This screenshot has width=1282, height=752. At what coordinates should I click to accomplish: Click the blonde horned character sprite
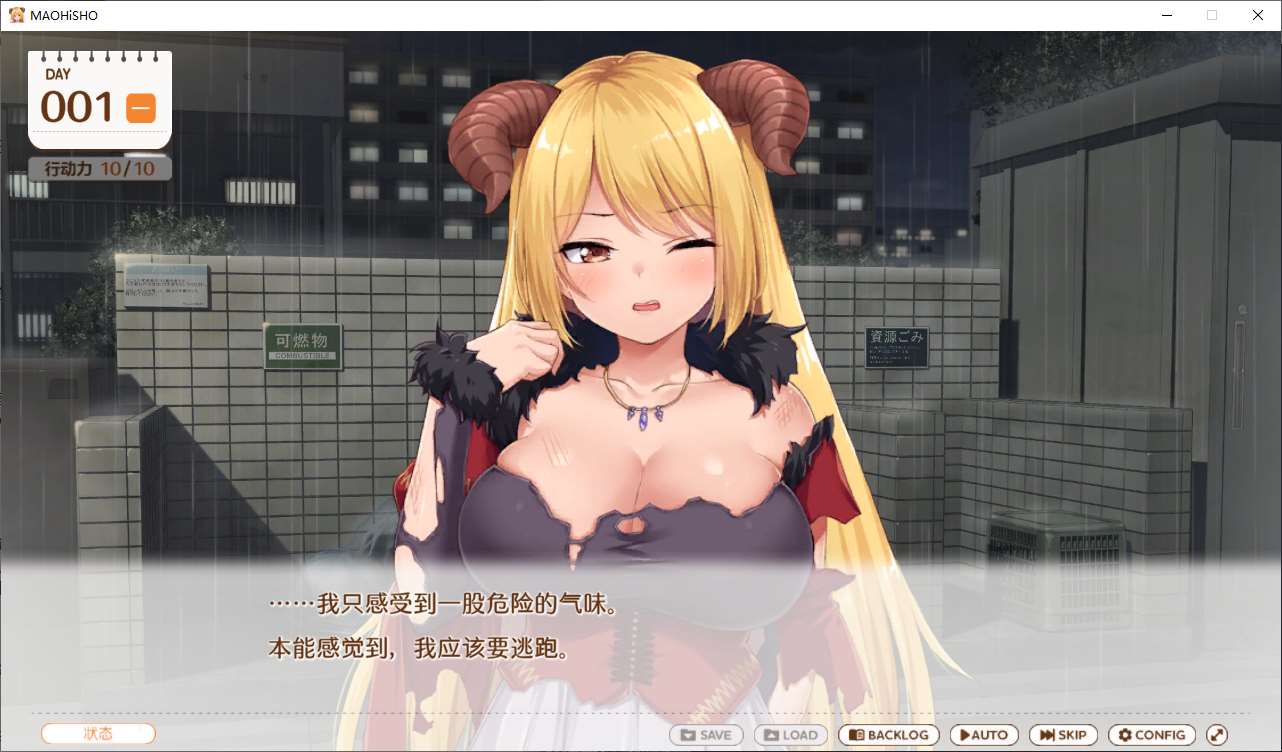pyautogui.click(x=640, y=350)
